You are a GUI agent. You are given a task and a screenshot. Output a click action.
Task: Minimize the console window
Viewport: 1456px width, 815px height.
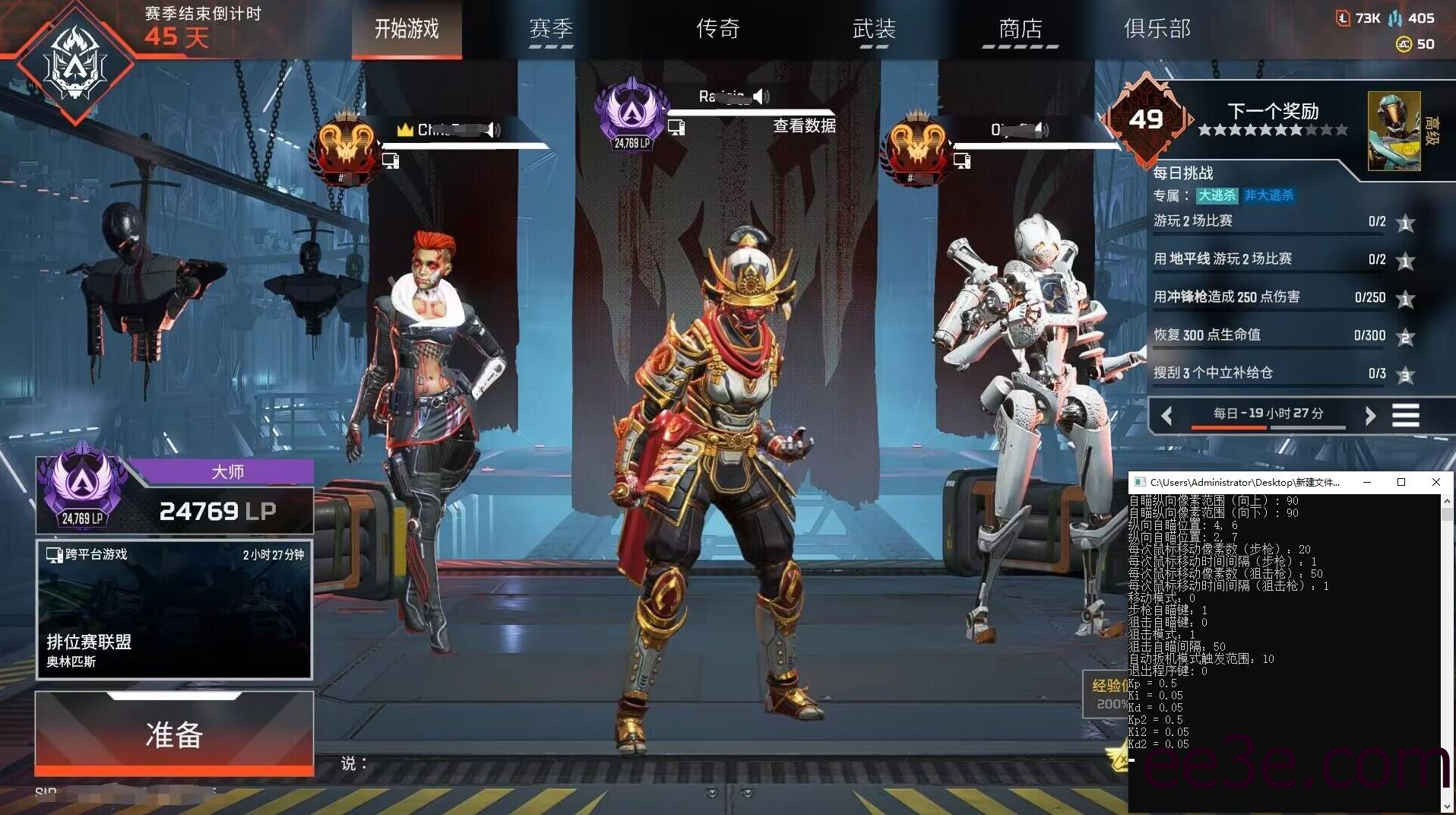pyautogui.click(x=1367, y=482)
